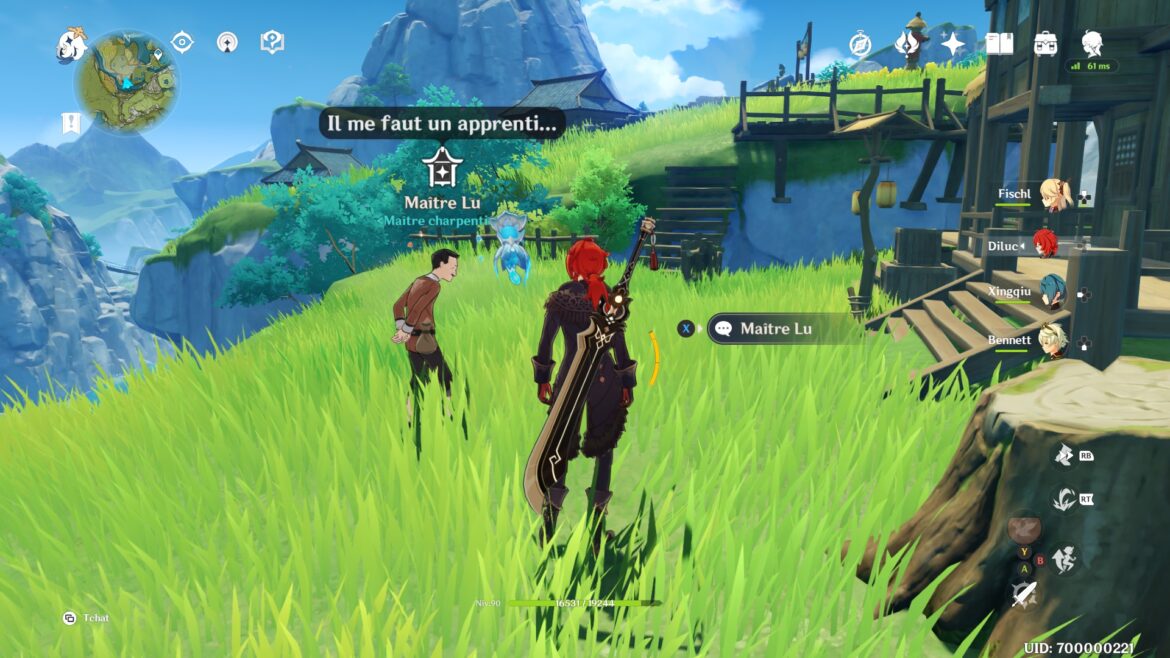The image size is (1170, 658).
Task: Switch to Fischl in the party
Action: pyautogui.click(x=1052, y=195)
